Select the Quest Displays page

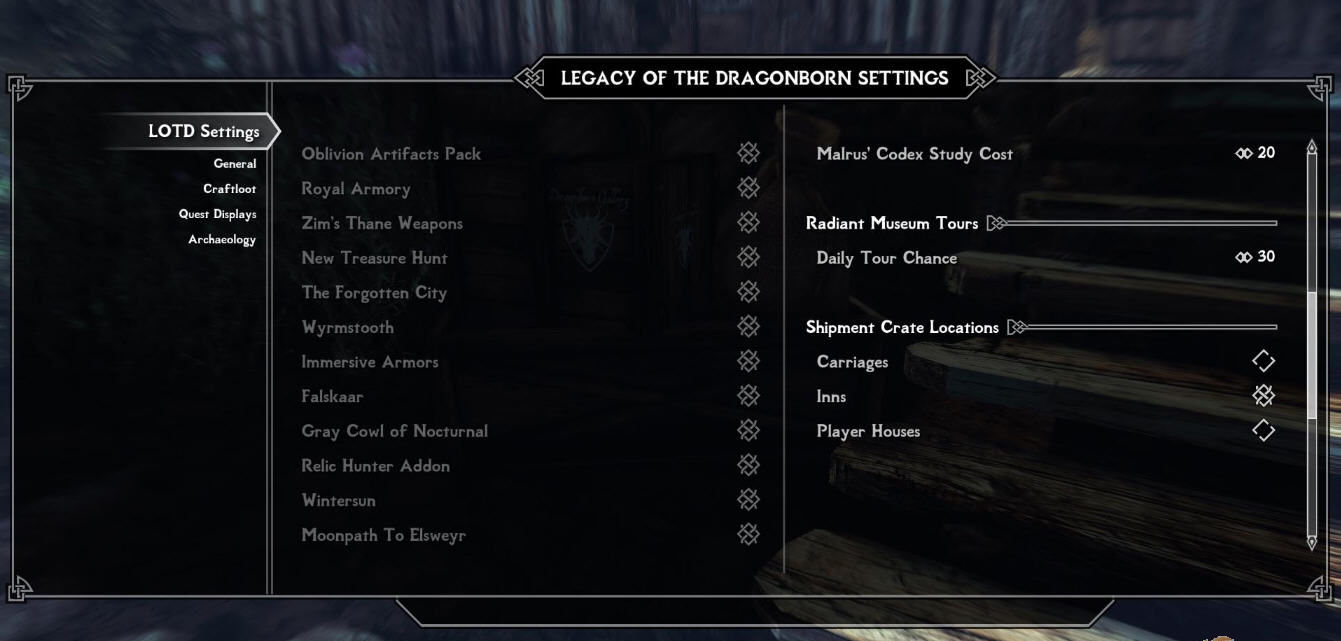(218, 214)
